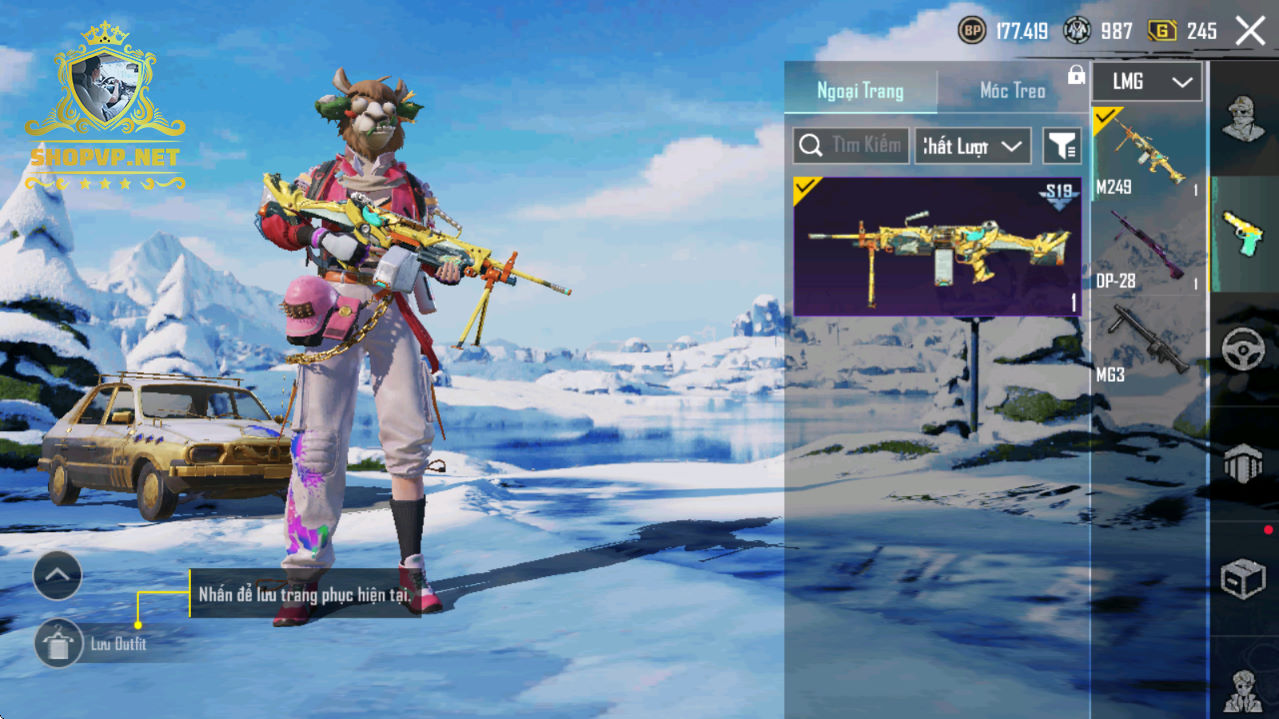Select the golden S19 M249 skin
Image resolution: width=1279 pixels, height=719 pixels.
937,247
